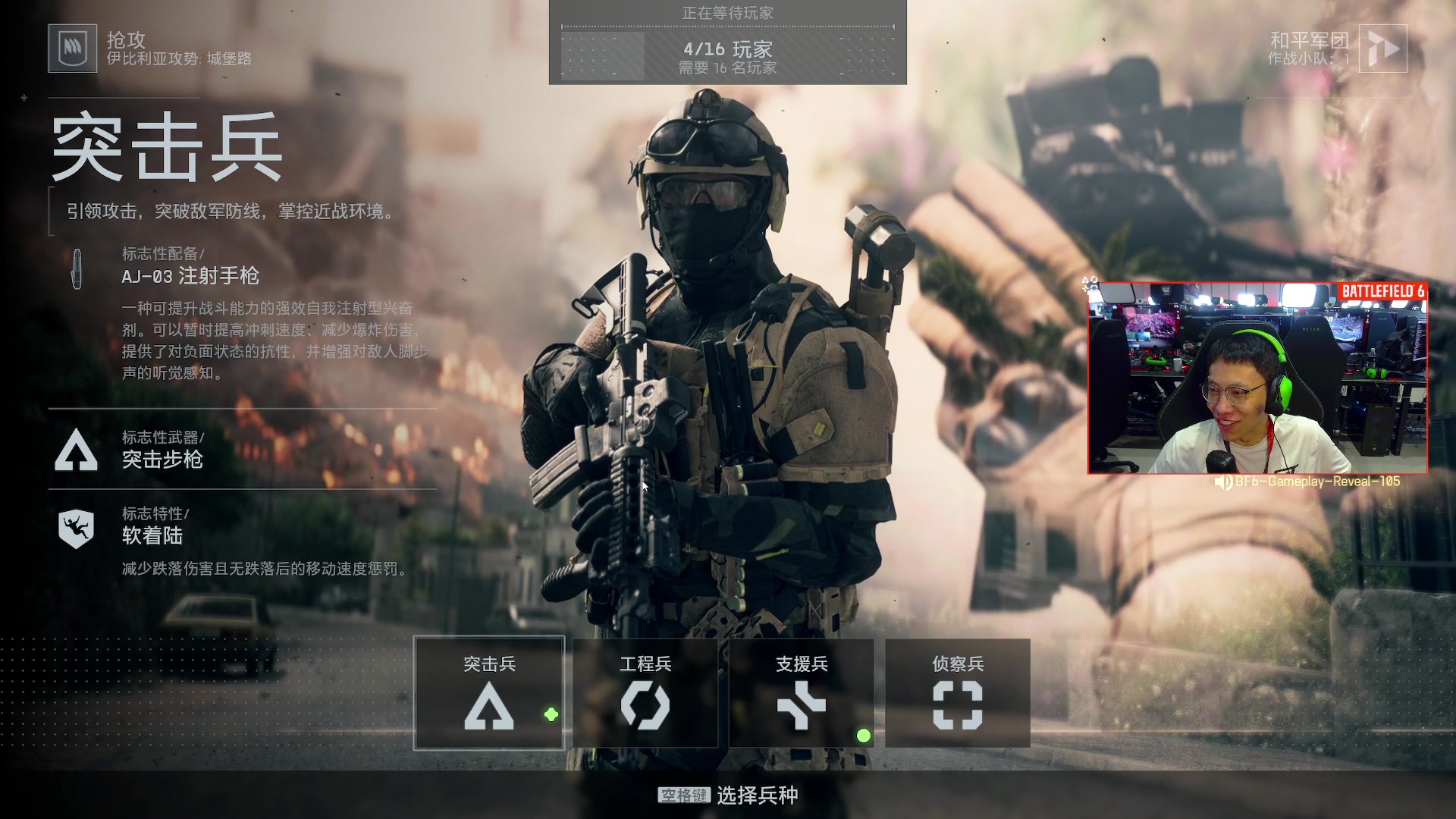Inspect the AJ-03 注射手枪 gadget icon
Screen dimensions: 1456x819
77,269
